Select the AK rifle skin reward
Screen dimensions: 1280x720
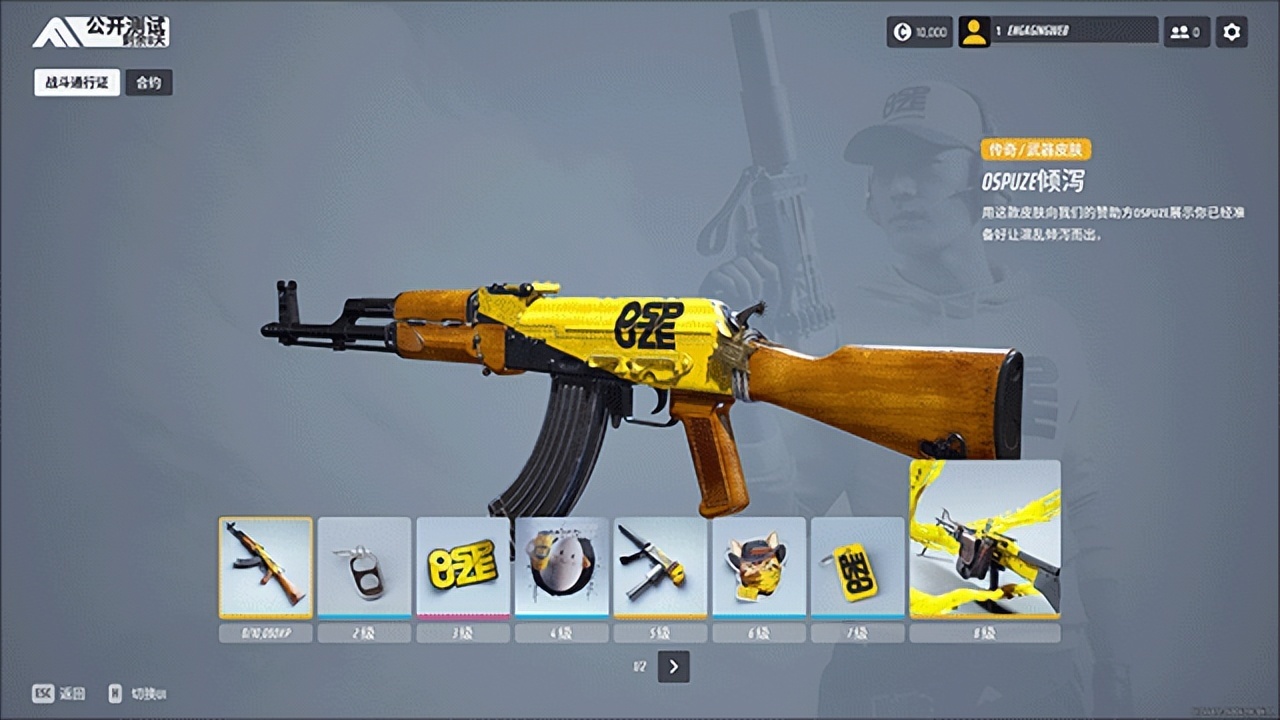[266, 567]
